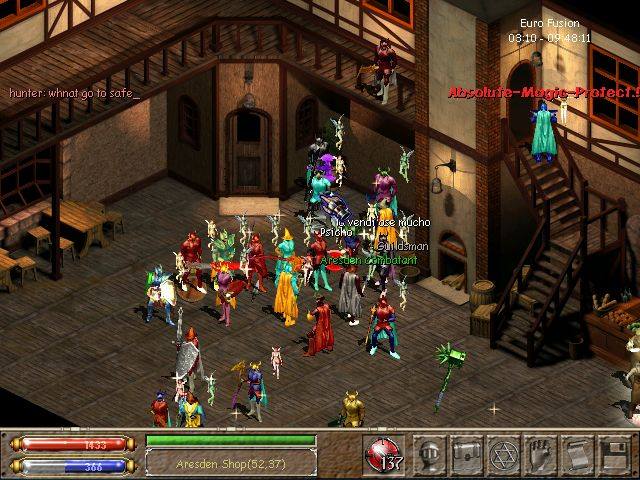Open the inventory chest icon
Image resolution: width=640 pixels, height=480 pixels.
[467, 453]
